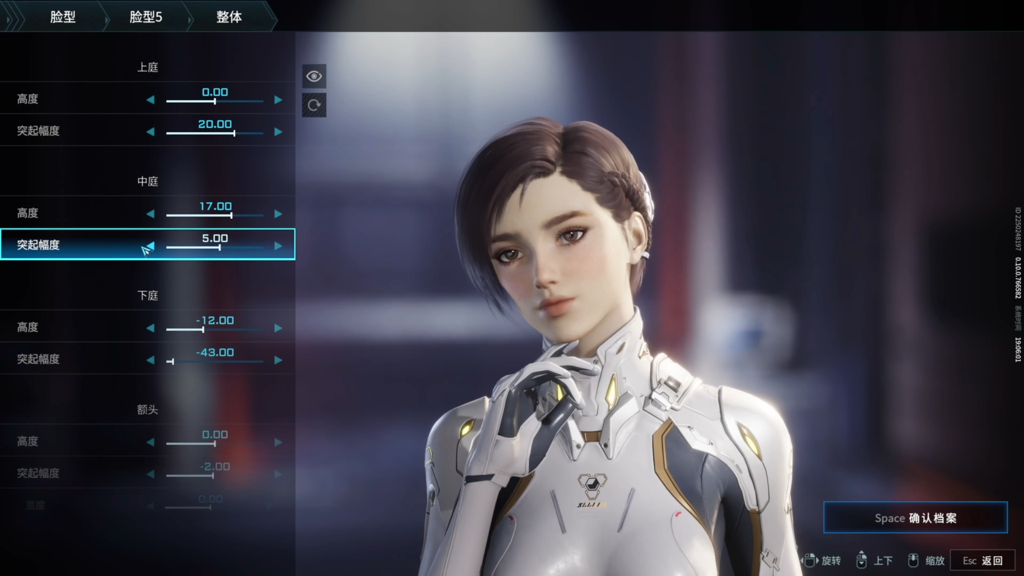Viewport: 1024px width, 576px height.
Task: Switch to the 脸型 tab
Action: (63, 17)
